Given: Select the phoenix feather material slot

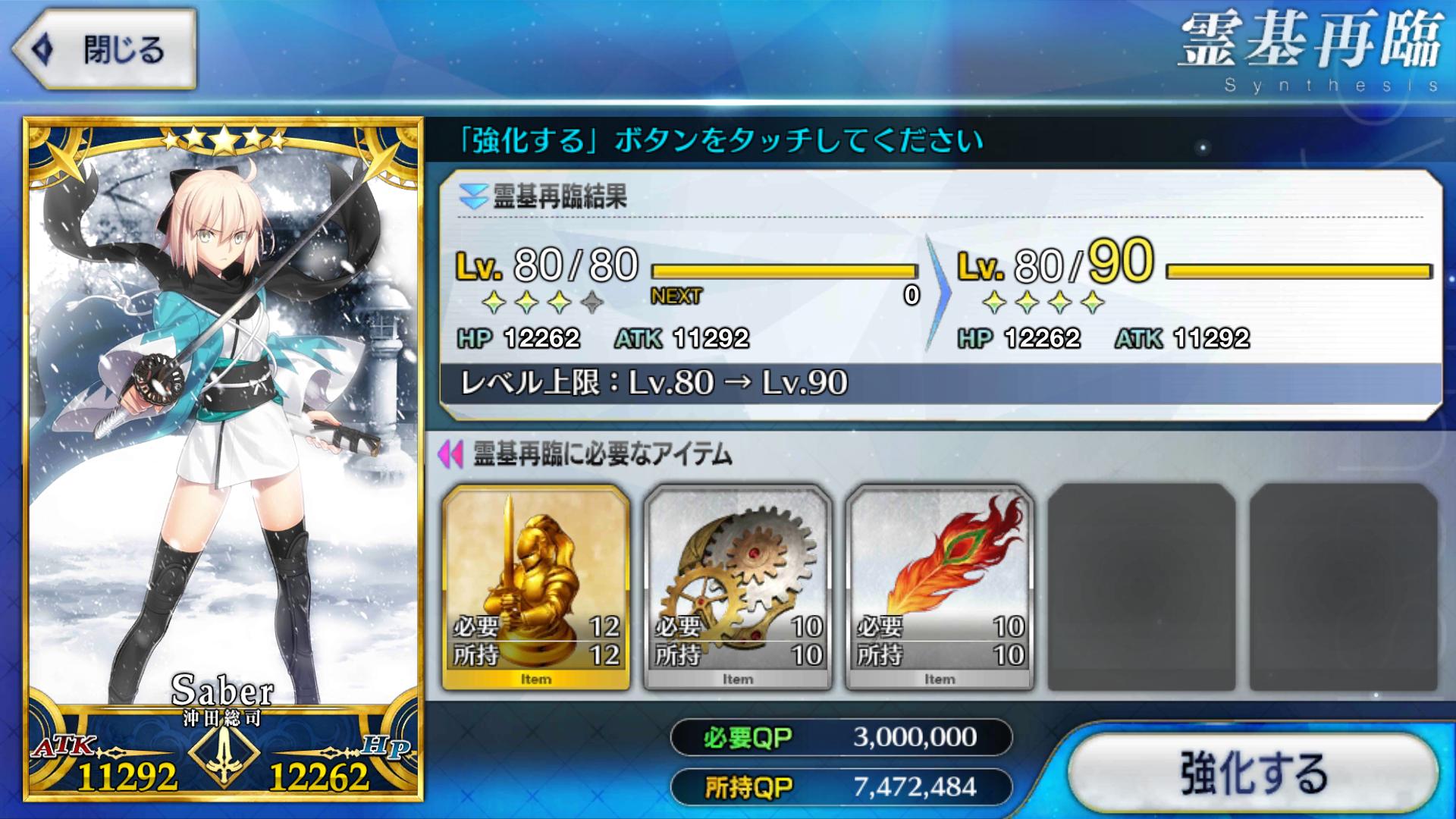Looking at the screenshot, I should pos(940,588).
